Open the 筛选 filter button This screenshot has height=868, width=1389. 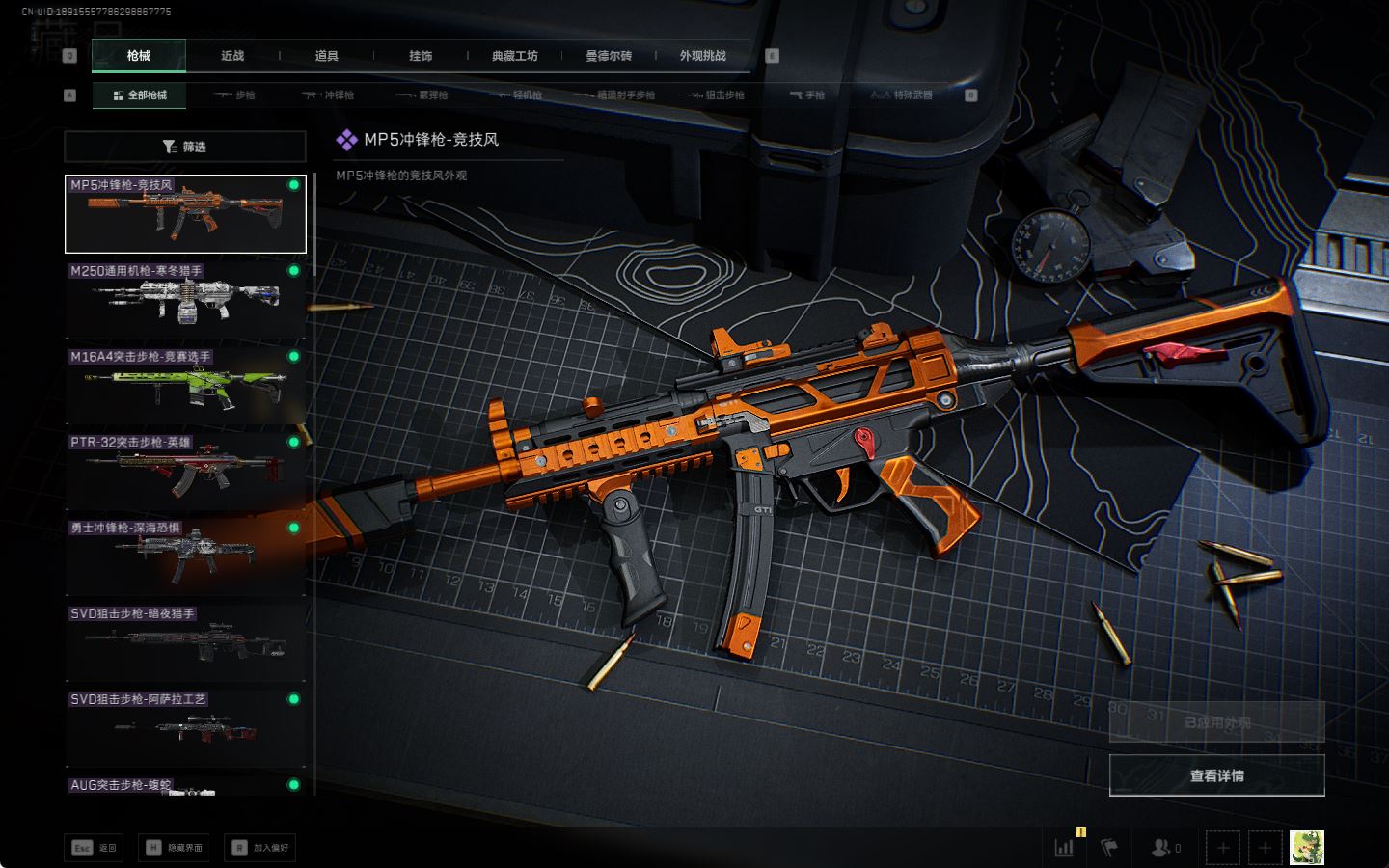point(185,147)
